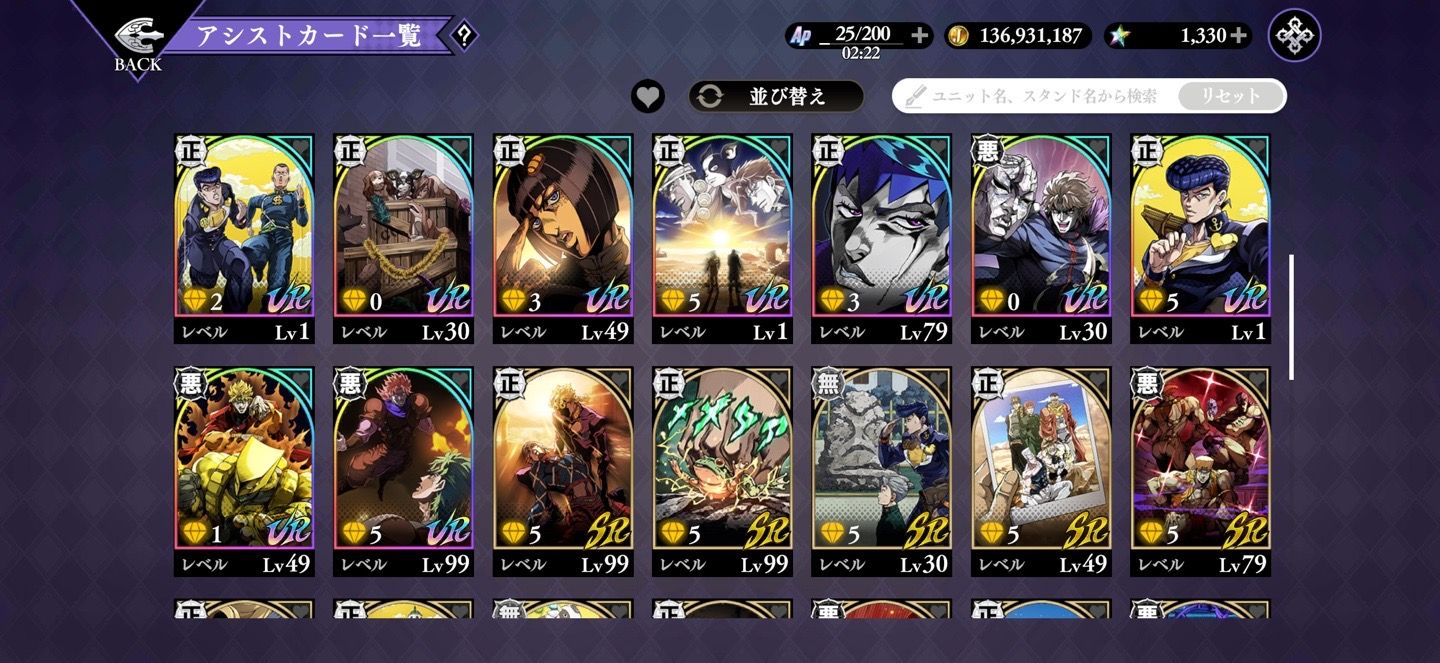The width and height of the screenshot is (1440, 663).
Task: Add AP with the plus button
Action: pos(920,36)
